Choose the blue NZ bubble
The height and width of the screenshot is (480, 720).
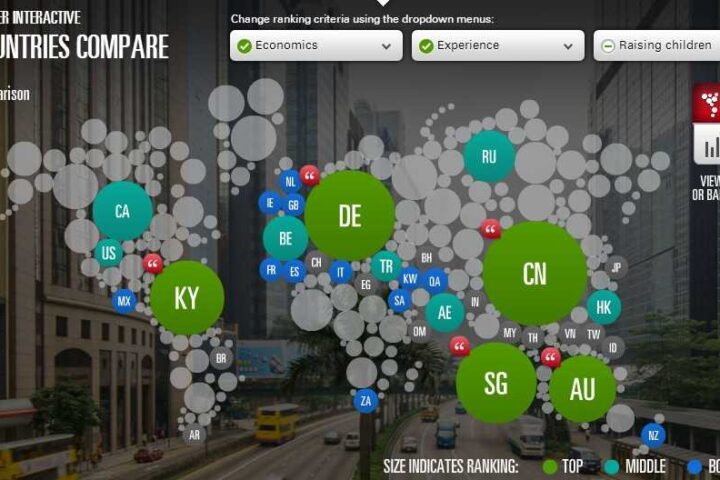pos(653,435)
